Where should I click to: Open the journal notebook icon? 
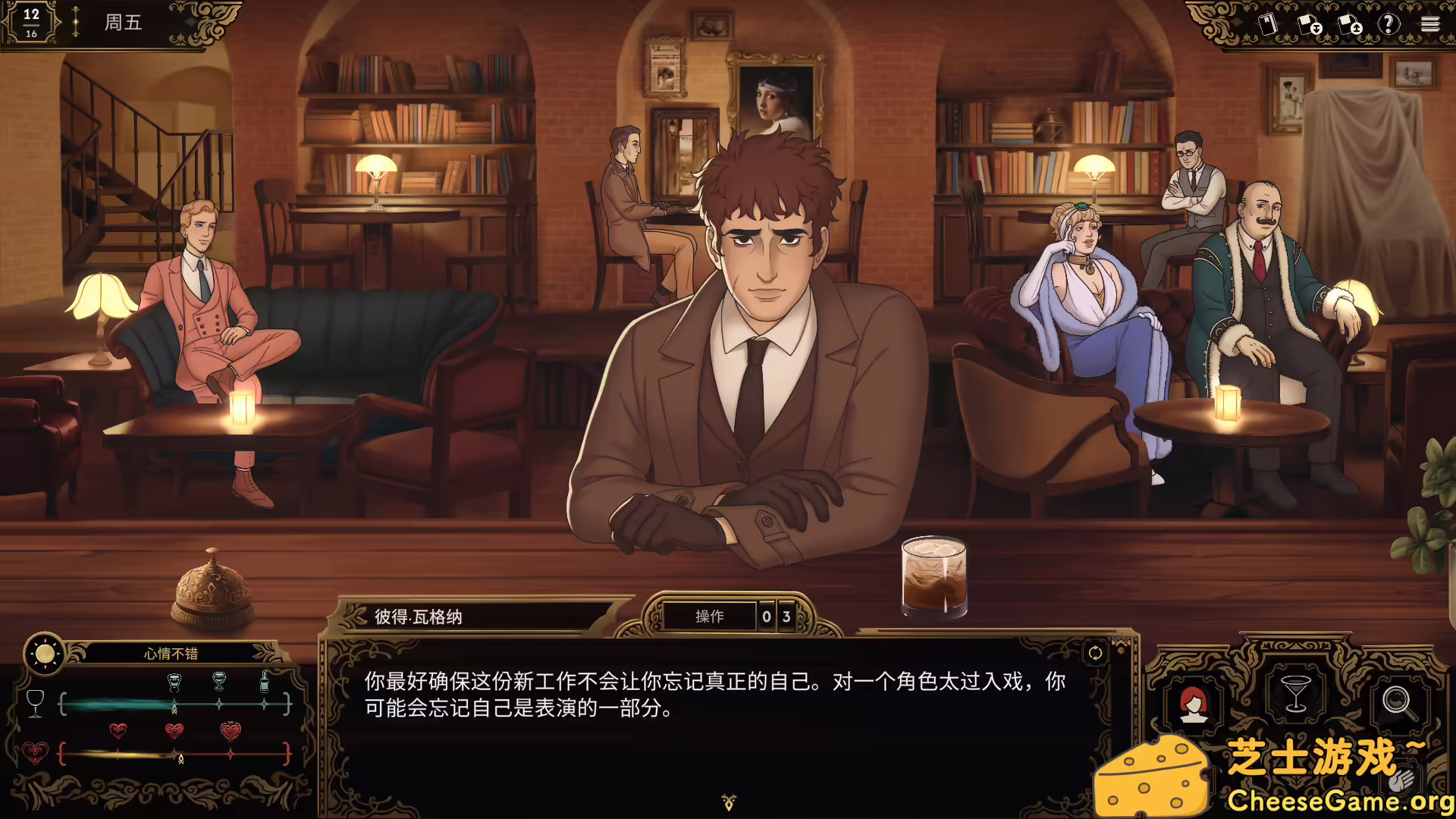[1267, 24]
